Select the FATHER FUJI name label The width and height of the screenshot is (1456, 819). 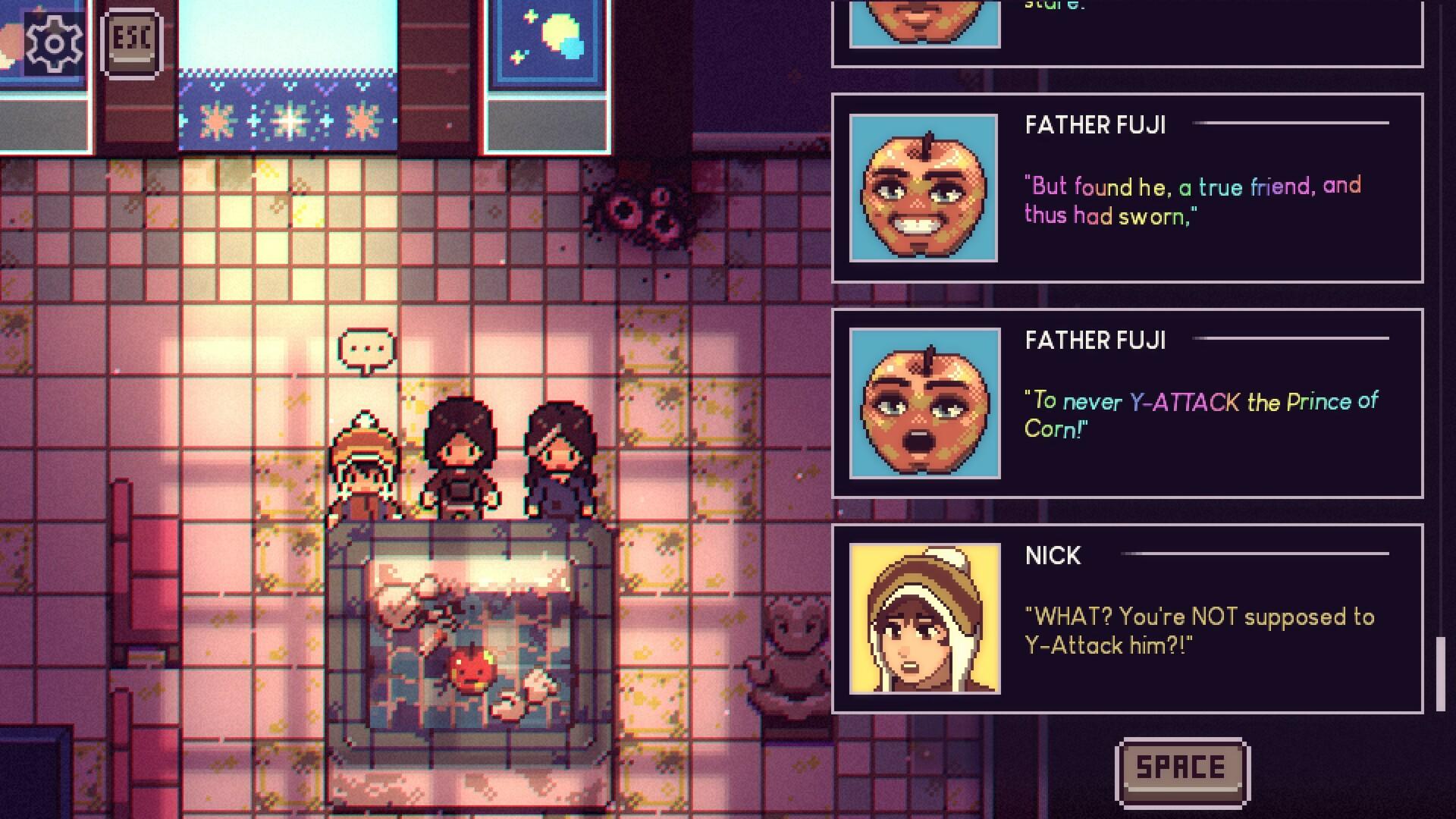(x=1095, y=125)
